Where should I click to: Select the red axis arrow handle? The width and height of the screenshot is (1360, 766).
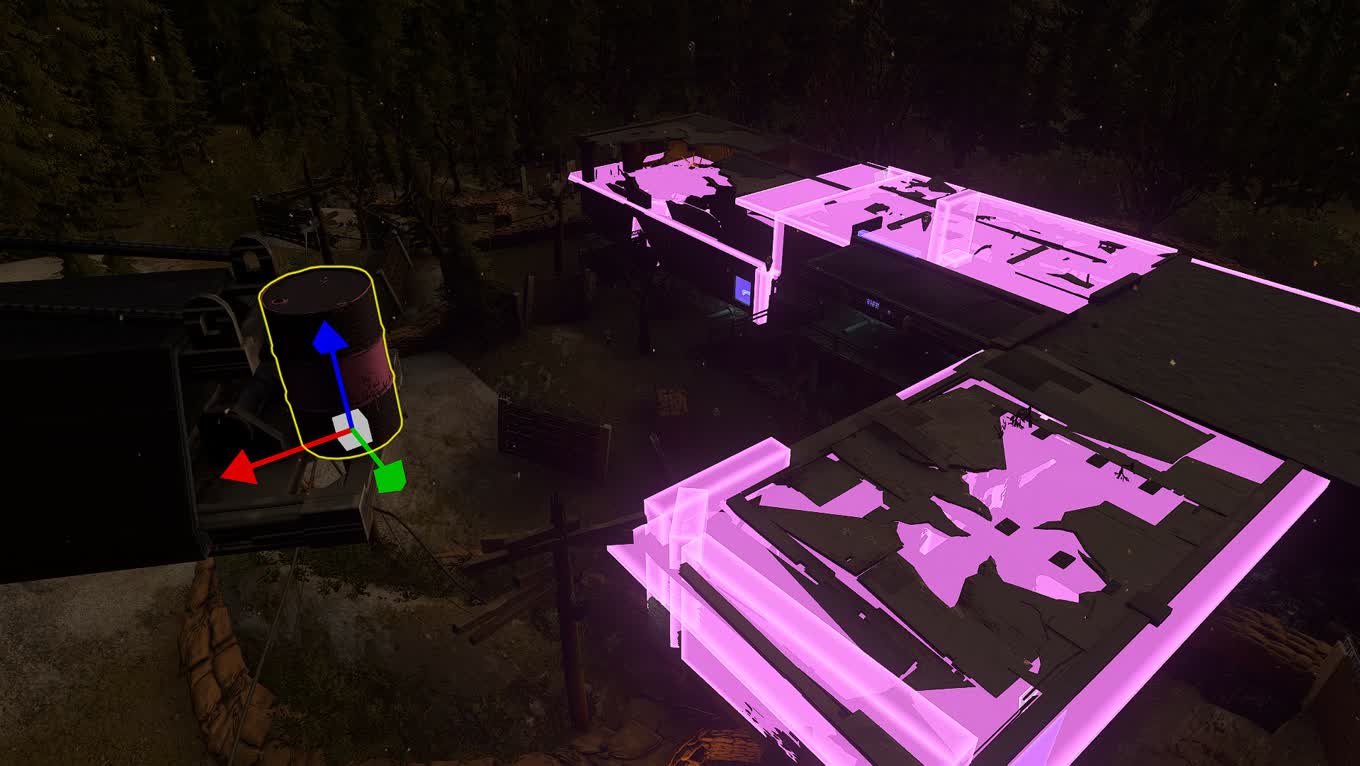(239, 467)
